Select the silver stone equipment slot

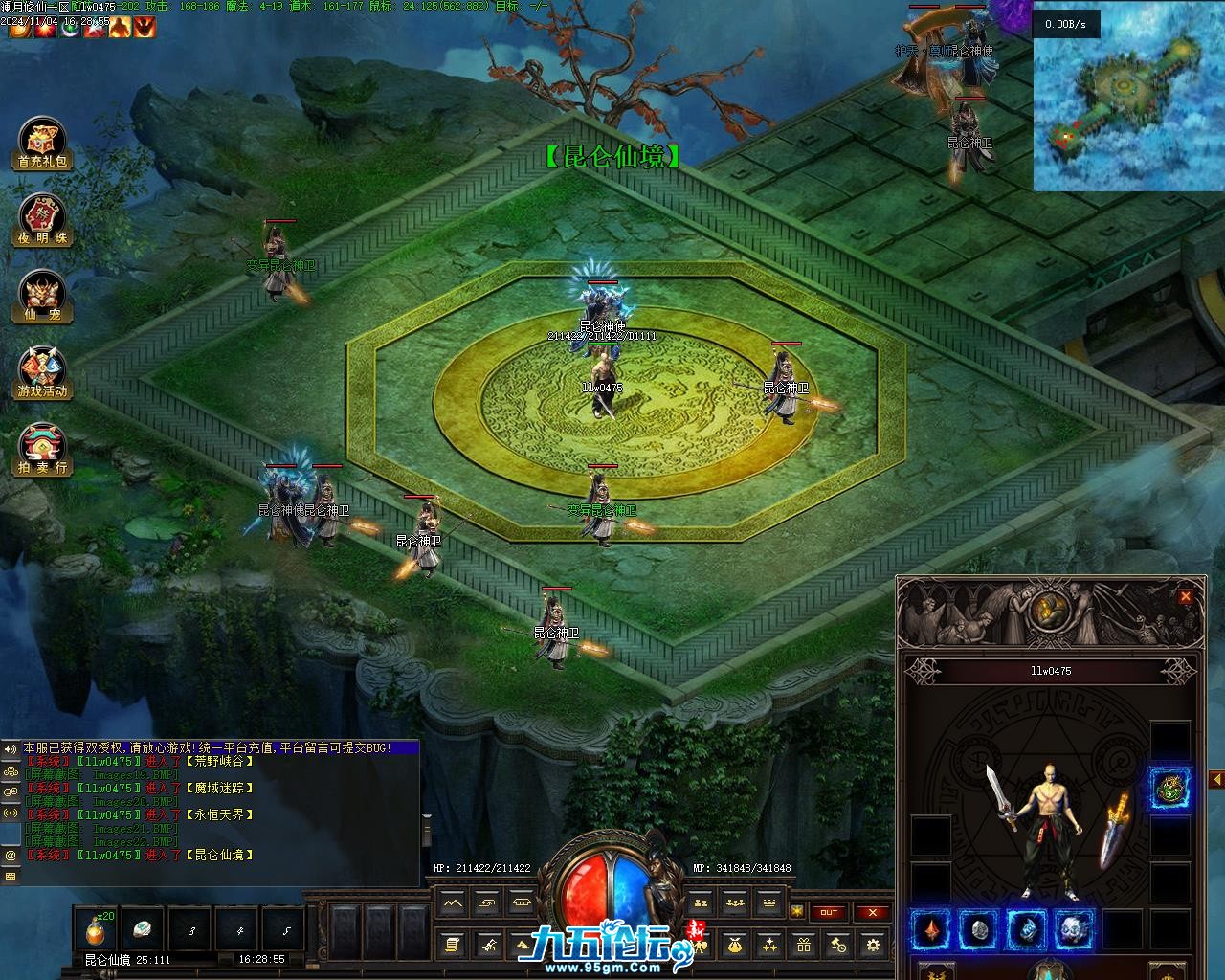(978, 929)
